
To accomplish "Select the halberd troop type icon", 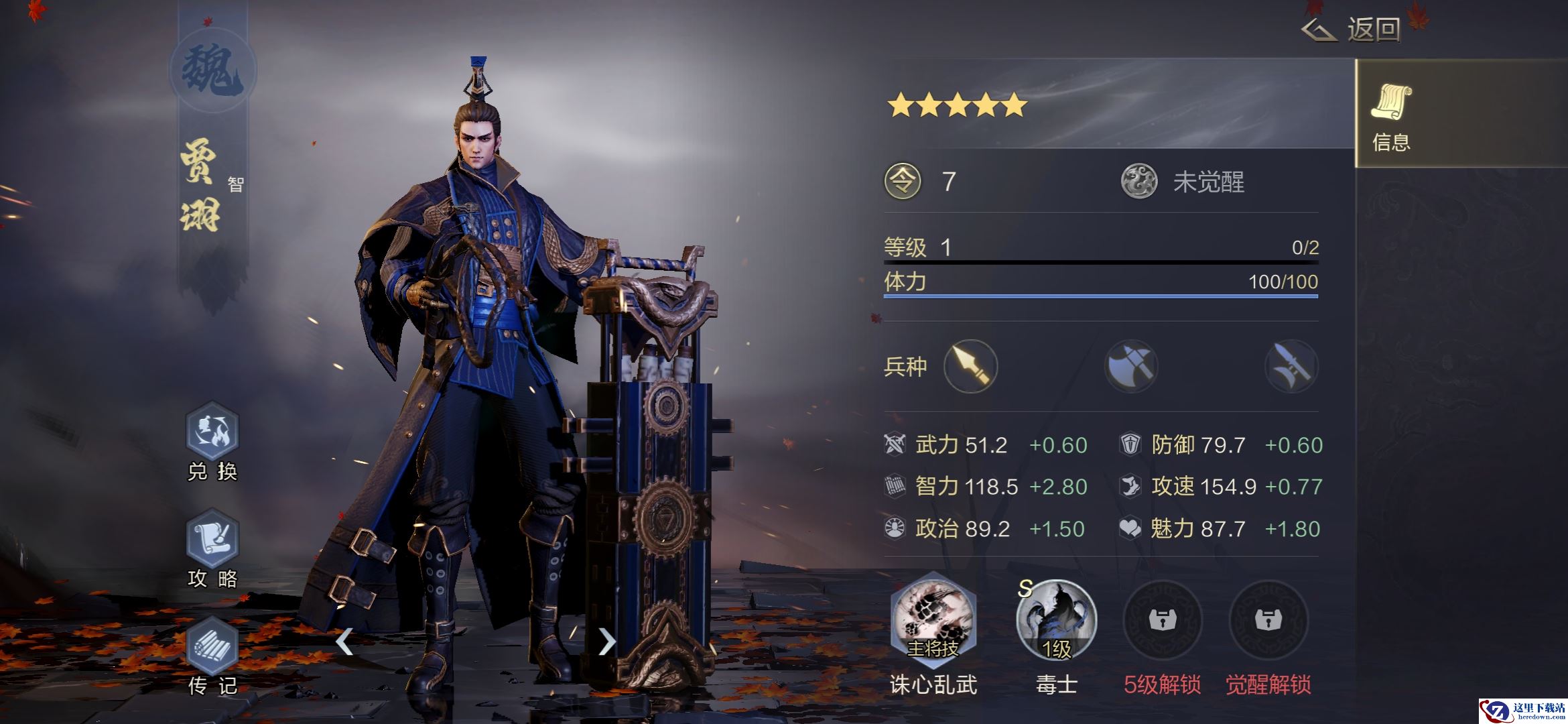I will [1291, 366].
